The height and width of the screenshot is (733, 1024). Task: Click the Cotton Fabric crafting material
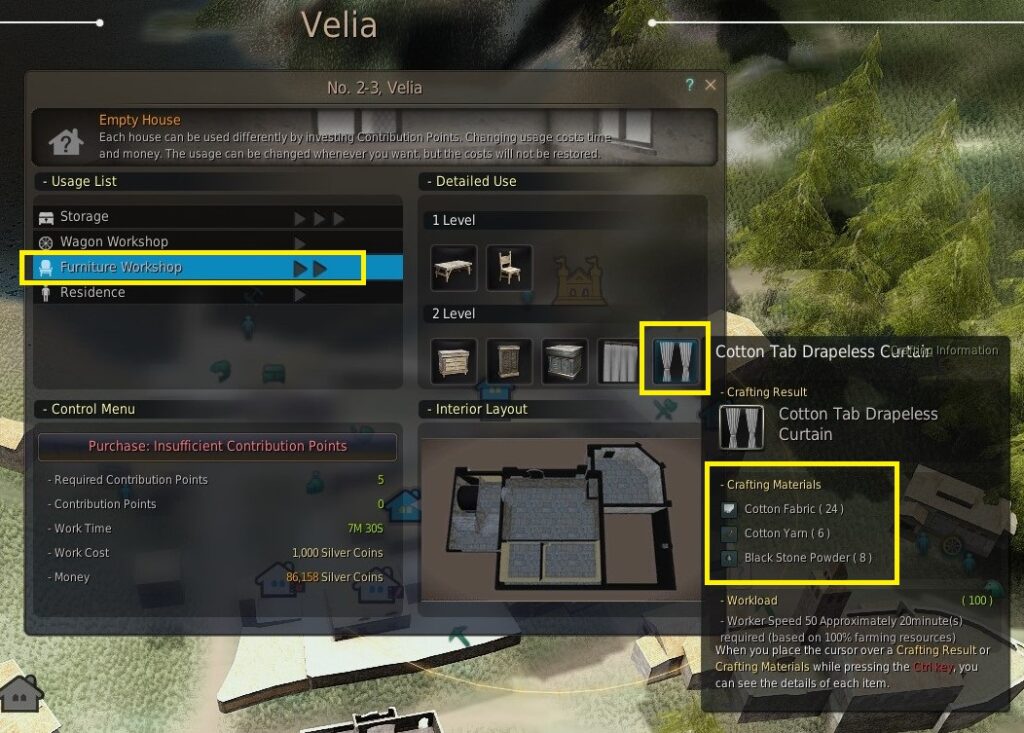[793, 509]
